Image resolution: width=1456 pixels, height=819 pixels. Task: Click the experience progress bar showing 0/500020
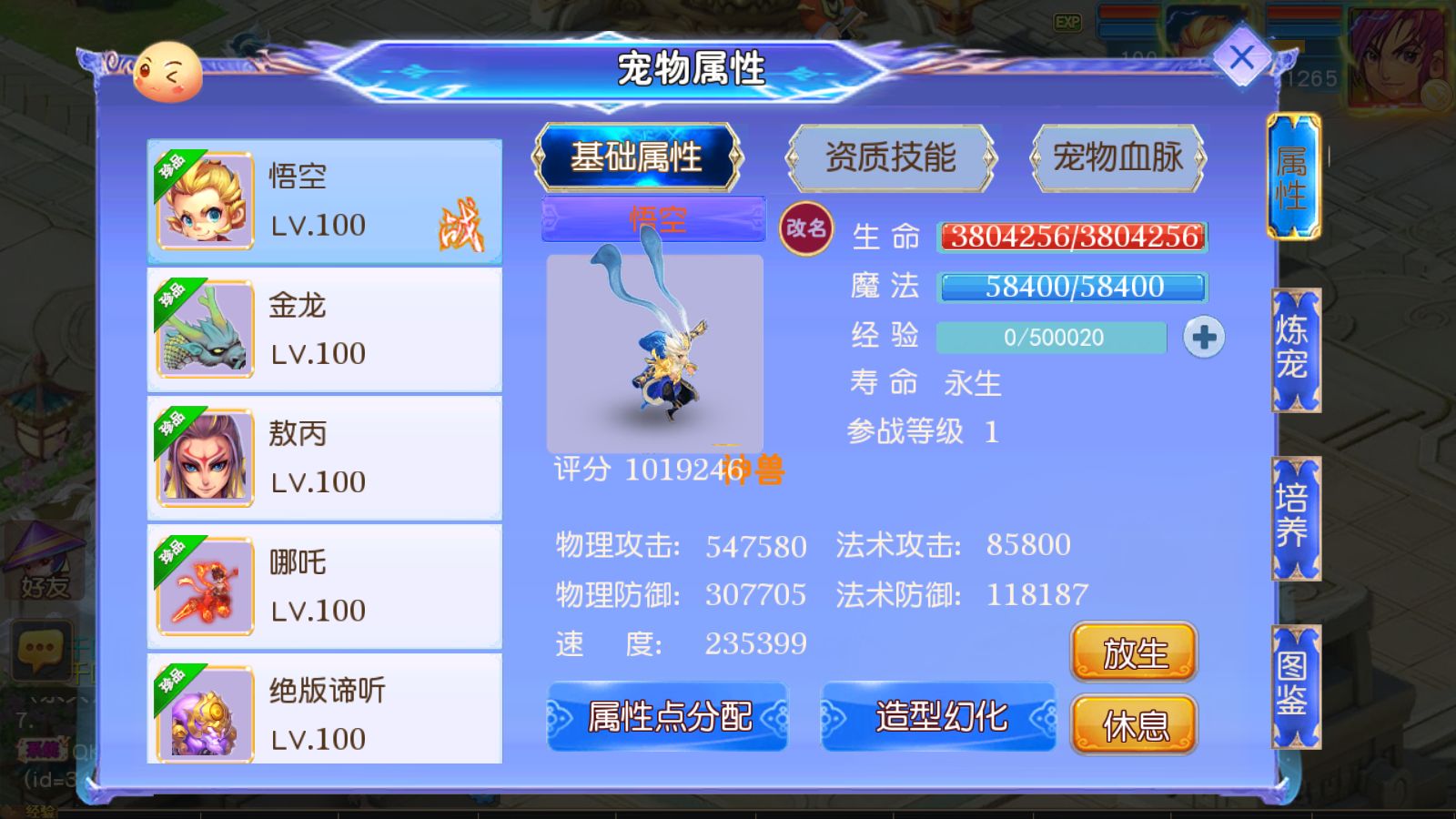(1051, 337)
